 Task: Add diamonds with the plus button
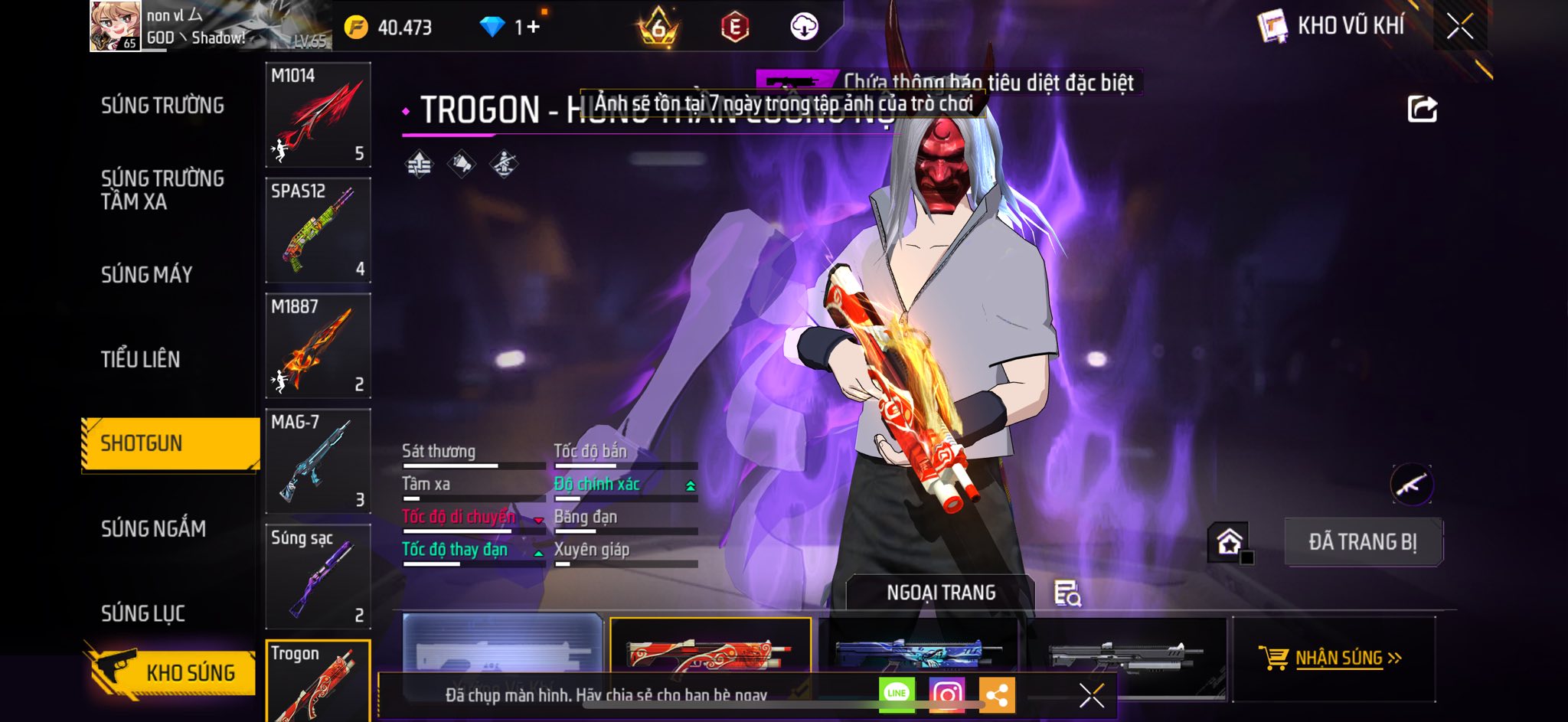coord(533,28)
